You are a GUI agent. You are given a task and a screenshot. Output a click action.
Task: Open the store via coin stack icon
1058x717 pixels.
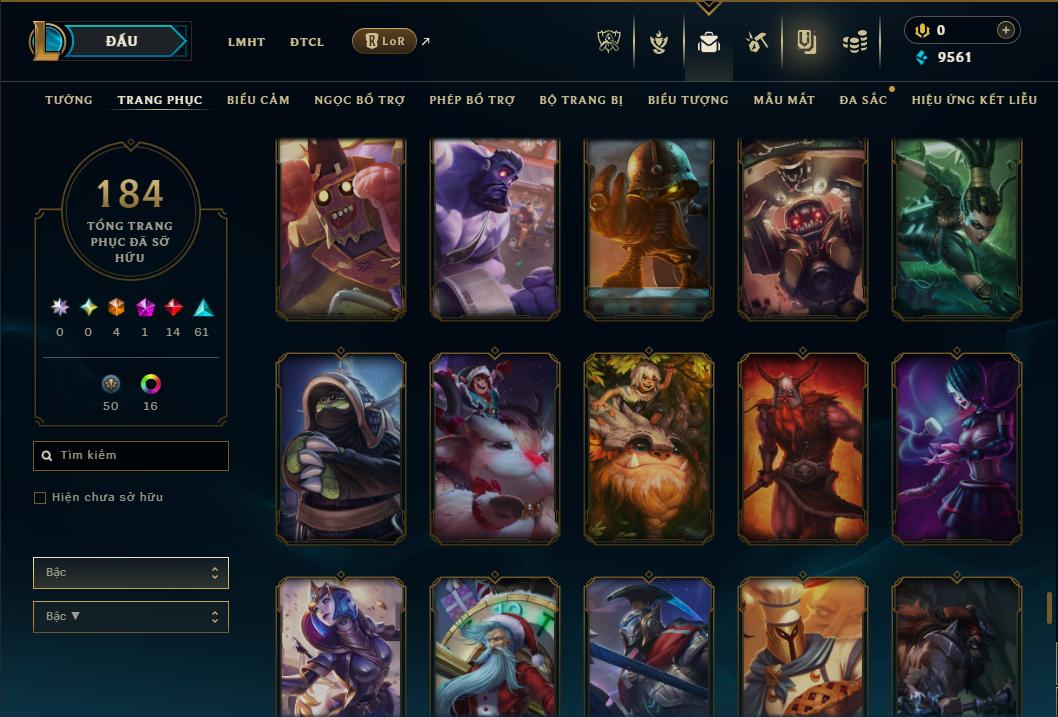tap(854, 42)
